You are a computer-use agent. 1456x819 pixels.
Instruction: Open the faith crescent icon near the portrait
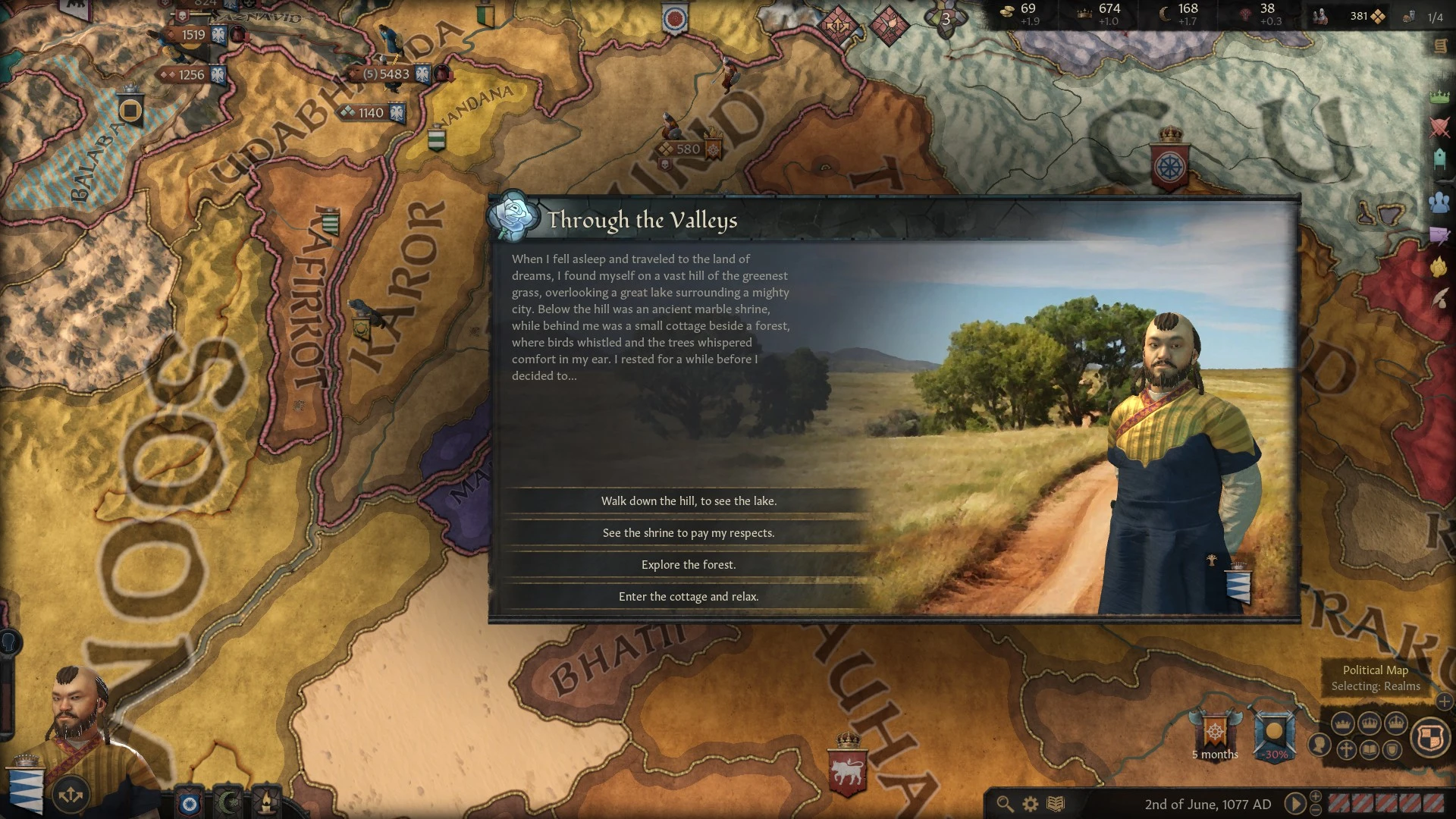(228, 802)
